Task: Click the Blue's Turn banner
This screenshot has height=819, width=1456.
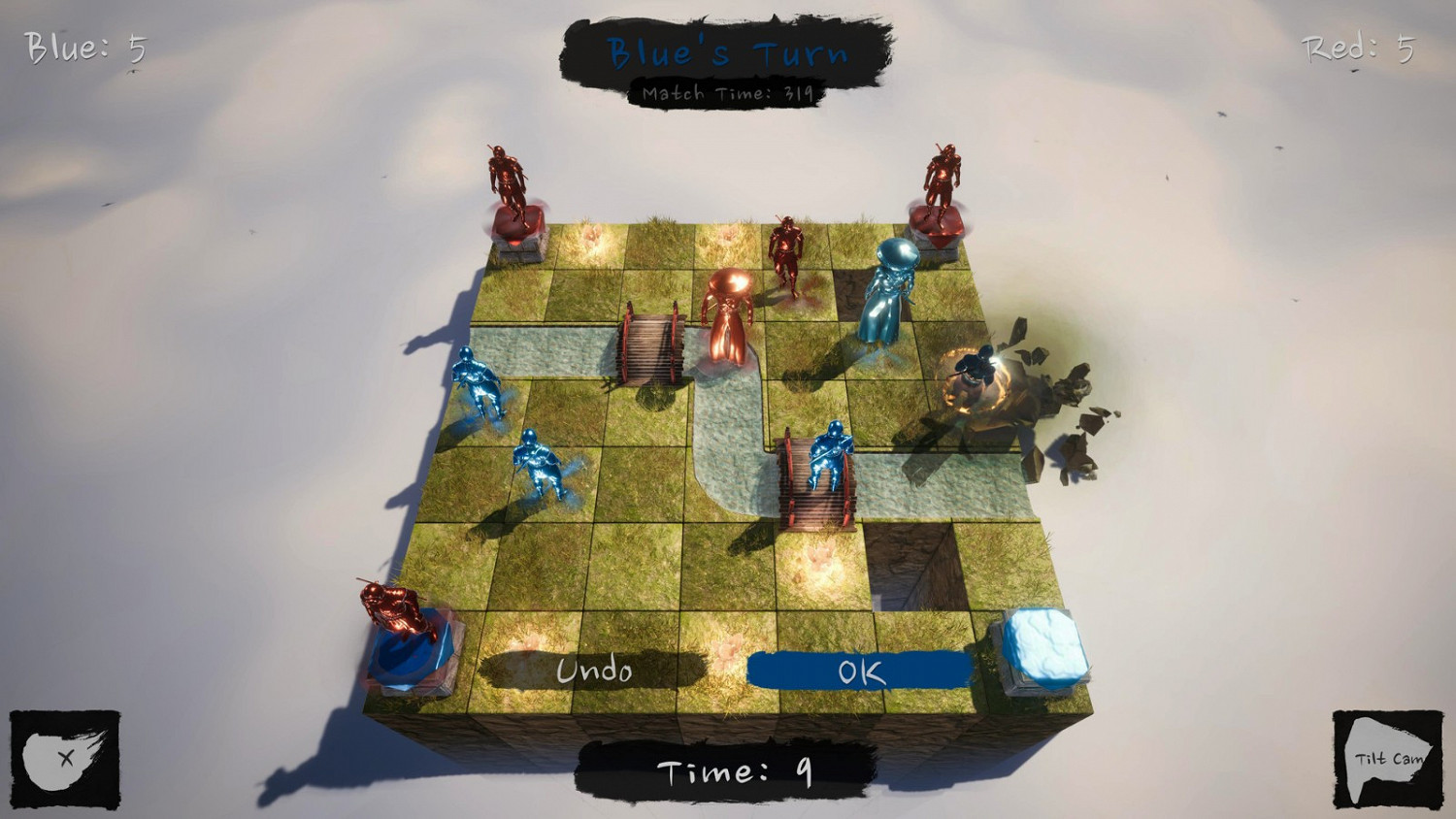Action: point(727,53)
